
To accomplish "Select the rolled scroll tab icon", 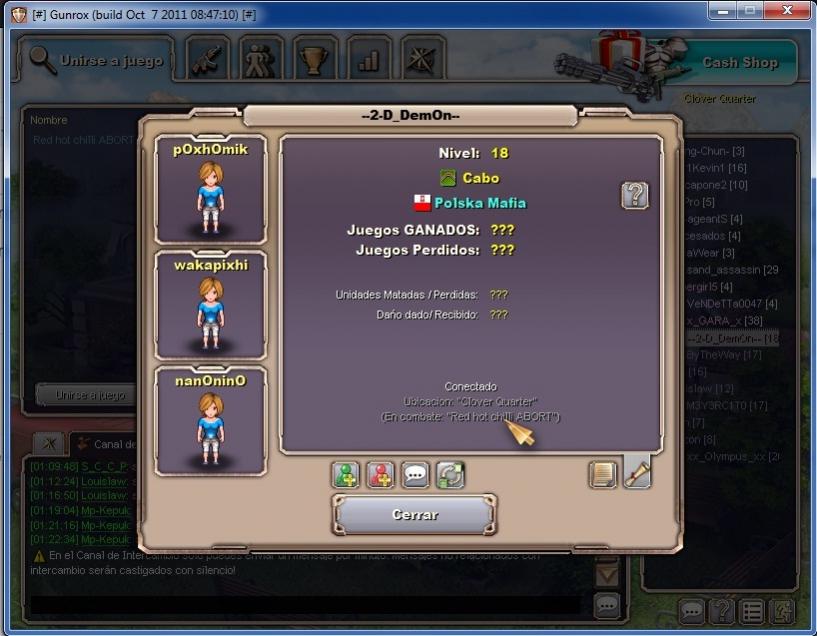I will 637,472.
